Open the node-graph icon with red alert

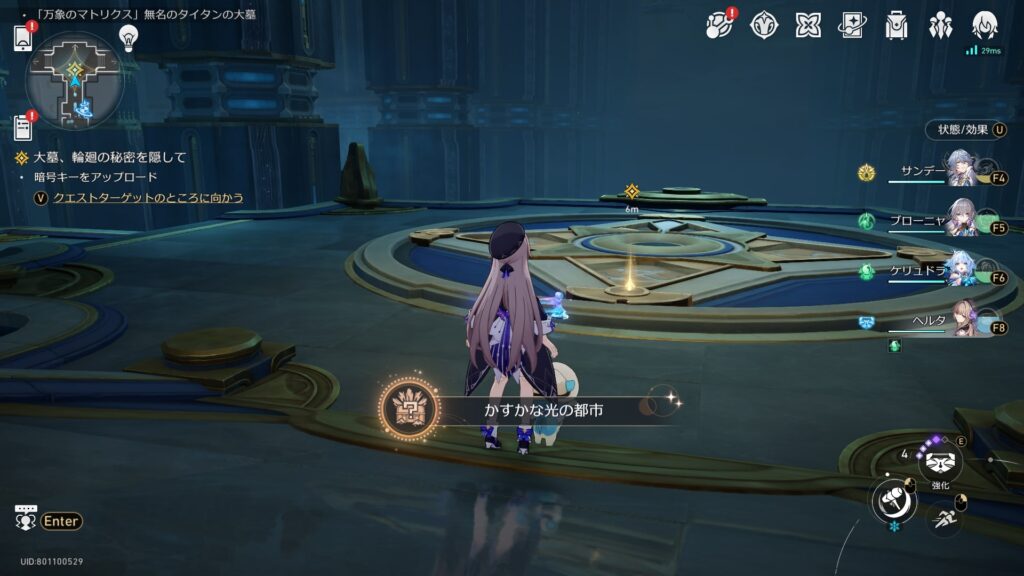719,26
